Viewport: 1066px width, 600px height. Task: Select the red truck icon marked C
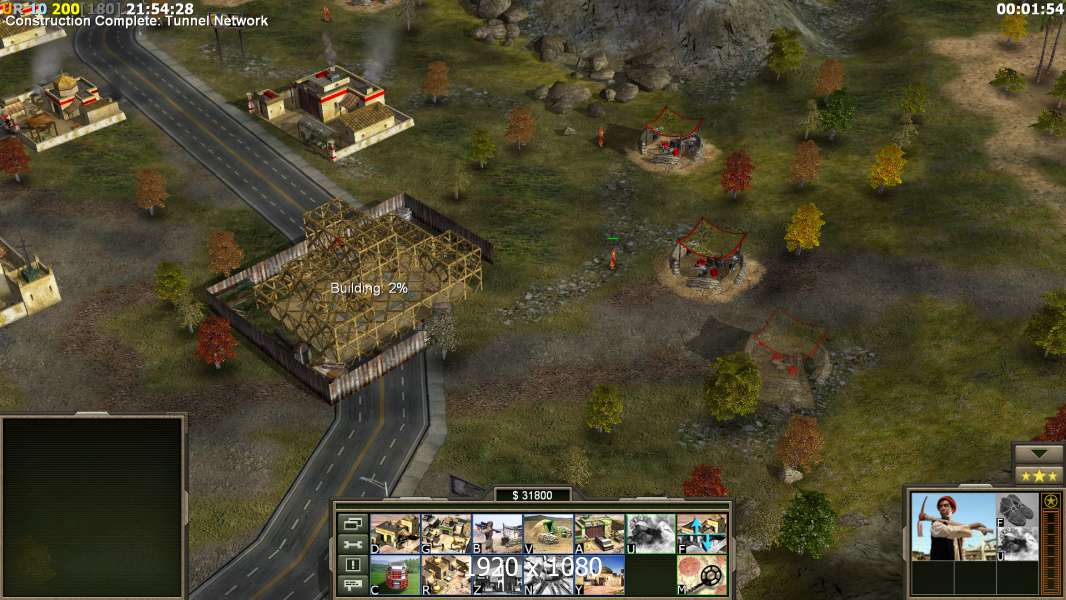pos(395,575)
